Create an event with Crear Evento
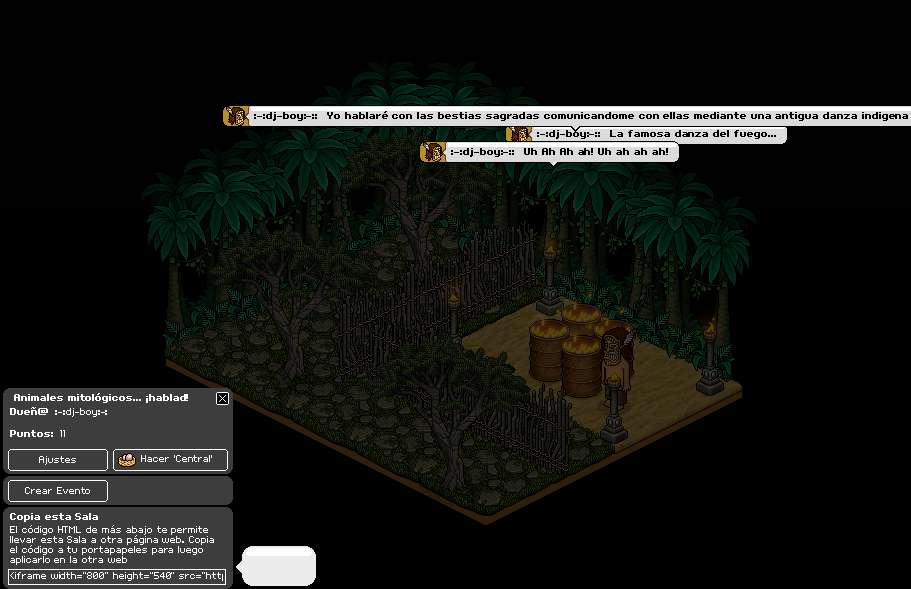 (x=57, y=491)
